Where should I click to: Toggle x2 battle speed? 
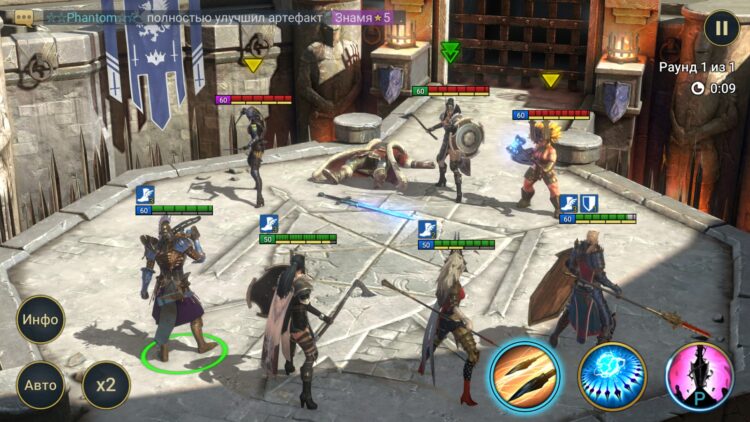[x=105, y=384]
